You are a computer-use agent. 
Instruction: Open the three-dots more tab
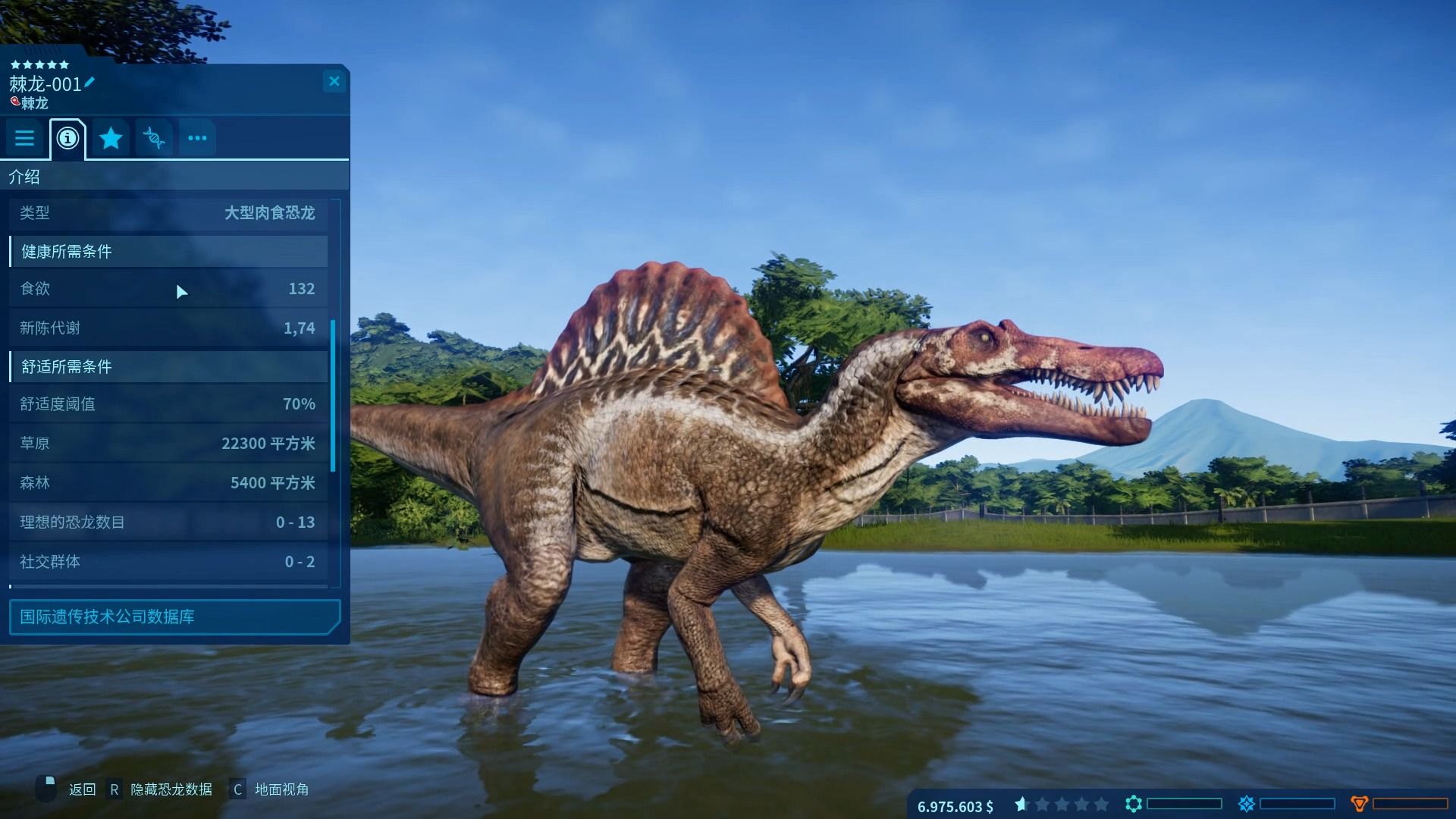197,138
